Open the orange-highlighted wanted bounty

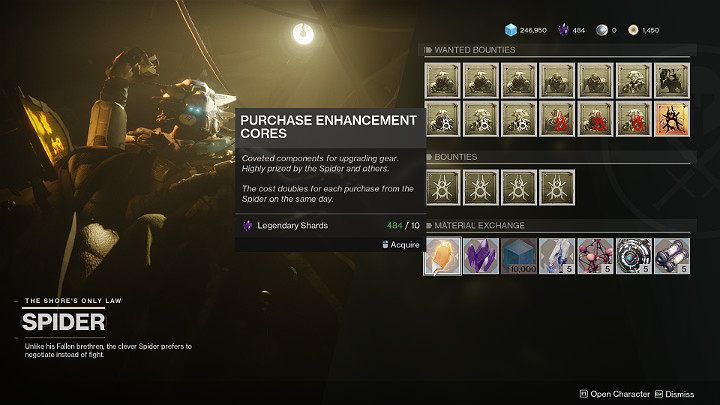click(671, 119)
